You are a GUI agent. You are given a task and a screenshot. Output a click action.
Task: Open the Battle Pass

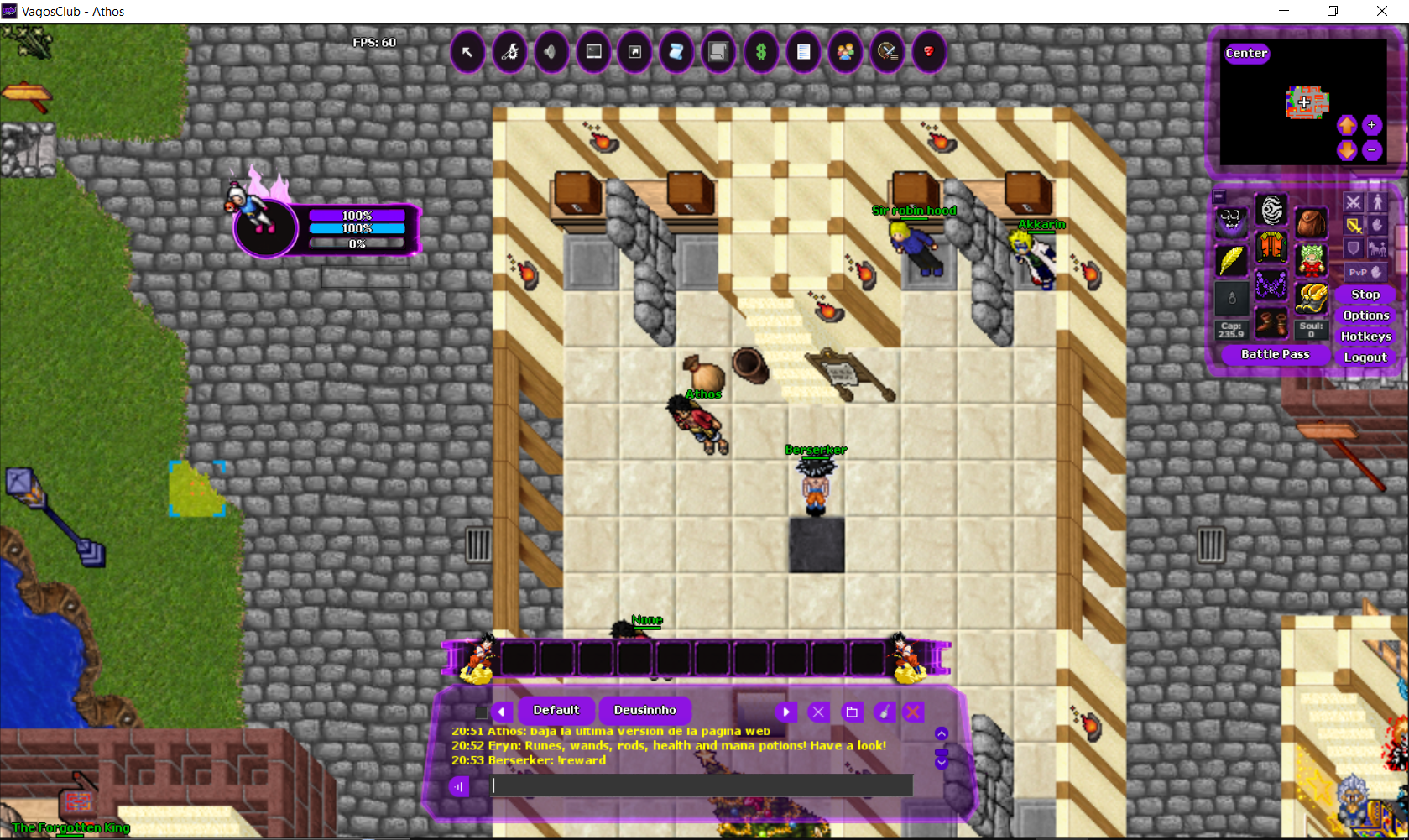point(1275,355)
